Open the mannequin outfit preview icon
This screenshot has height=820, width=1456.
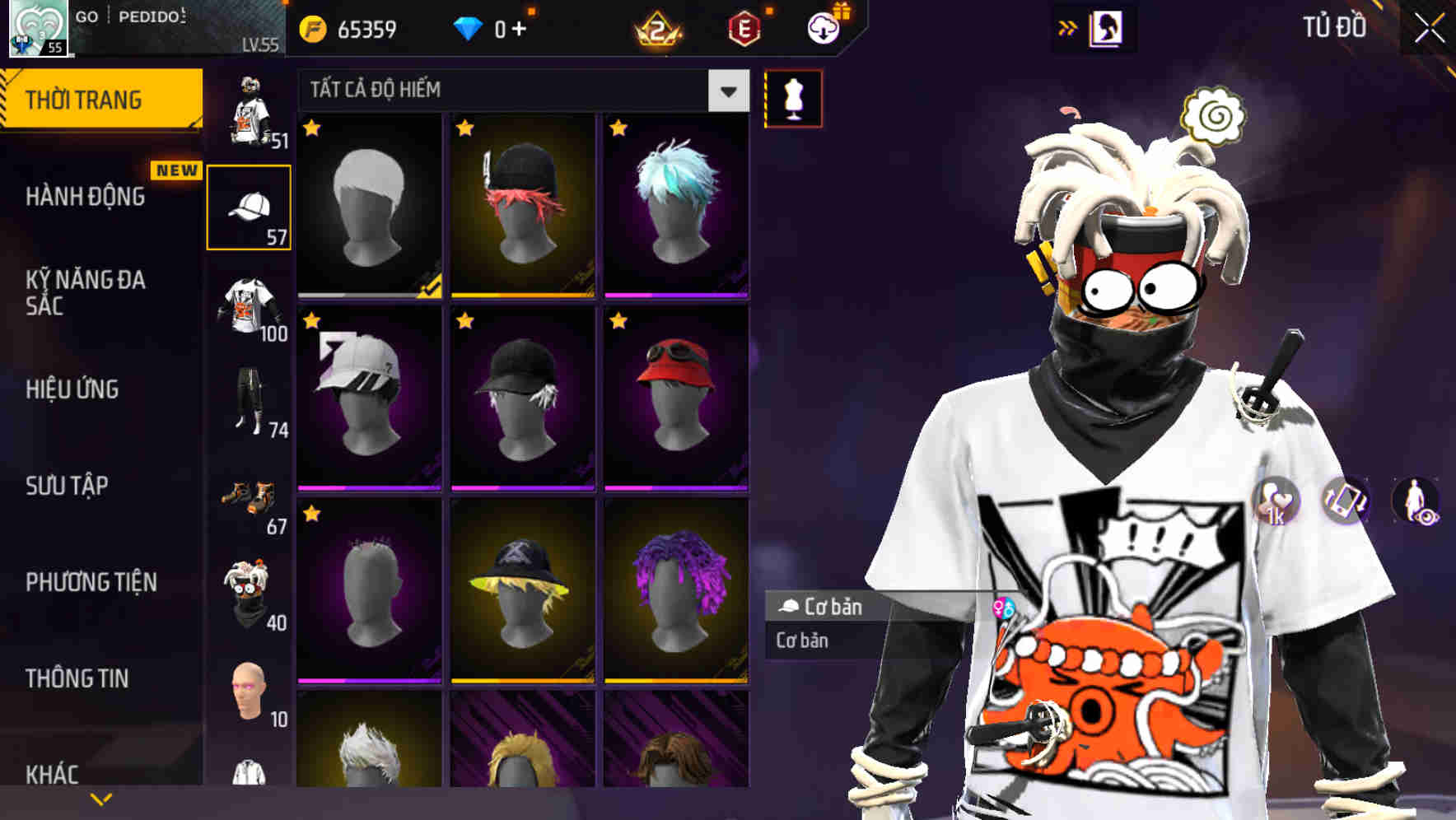coord(792,98)
